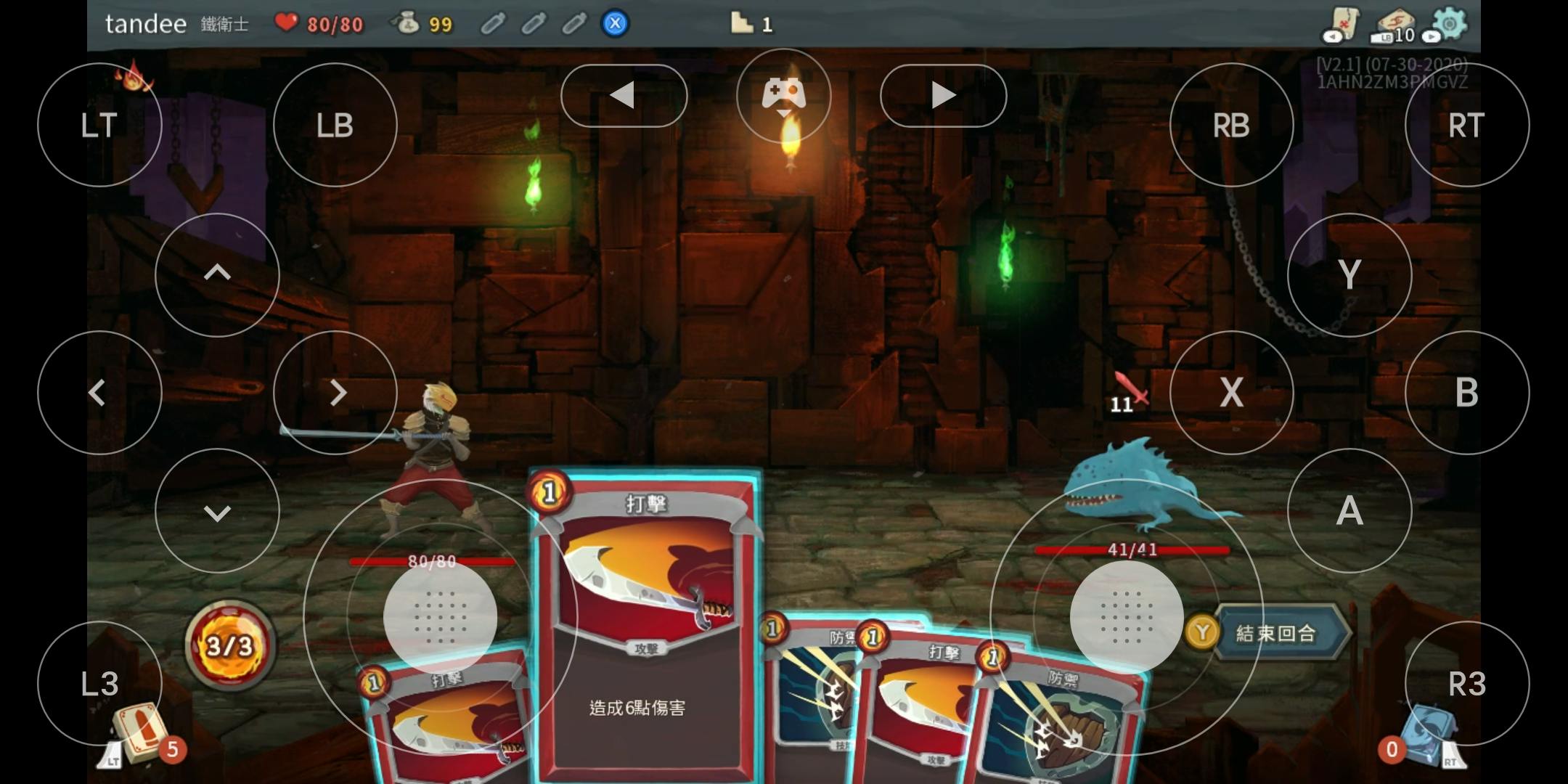Image resolution: width=1568 pixels, height=784 pixels.
Task: Open the settings gear menu
Action: 1450,23
